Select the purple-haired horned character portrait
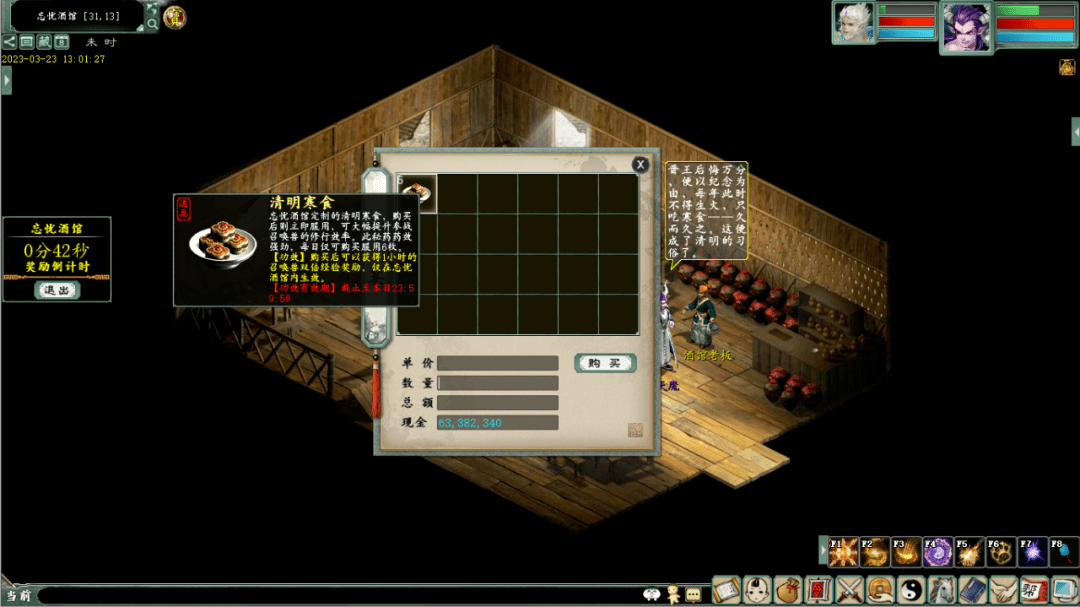This screenshot has height=607, width=1080. click(x=967, y=26)
